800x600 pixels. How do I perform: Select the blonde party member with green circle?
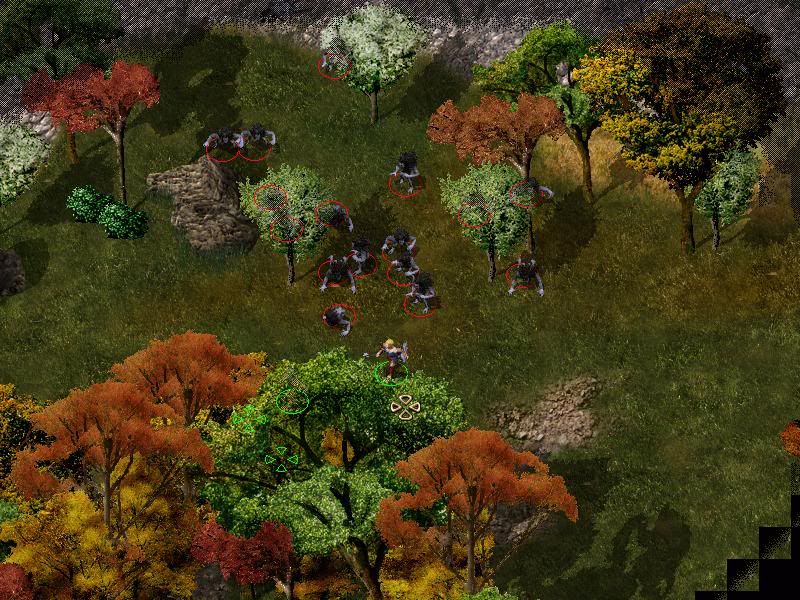tap(390, 359)
